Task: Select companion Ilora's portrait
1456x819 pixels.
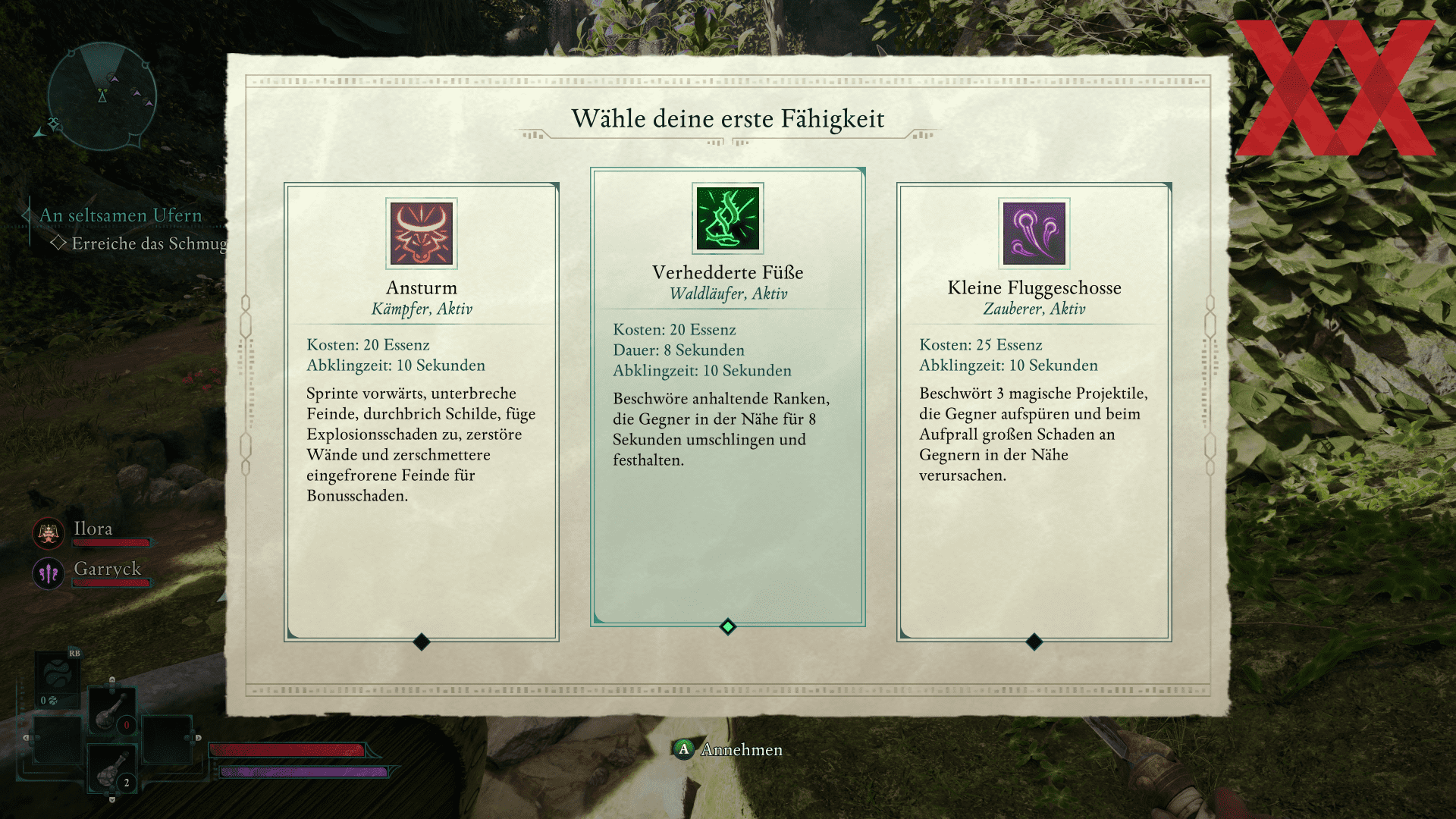Action: pyautogui.click(x=49, y=533)
